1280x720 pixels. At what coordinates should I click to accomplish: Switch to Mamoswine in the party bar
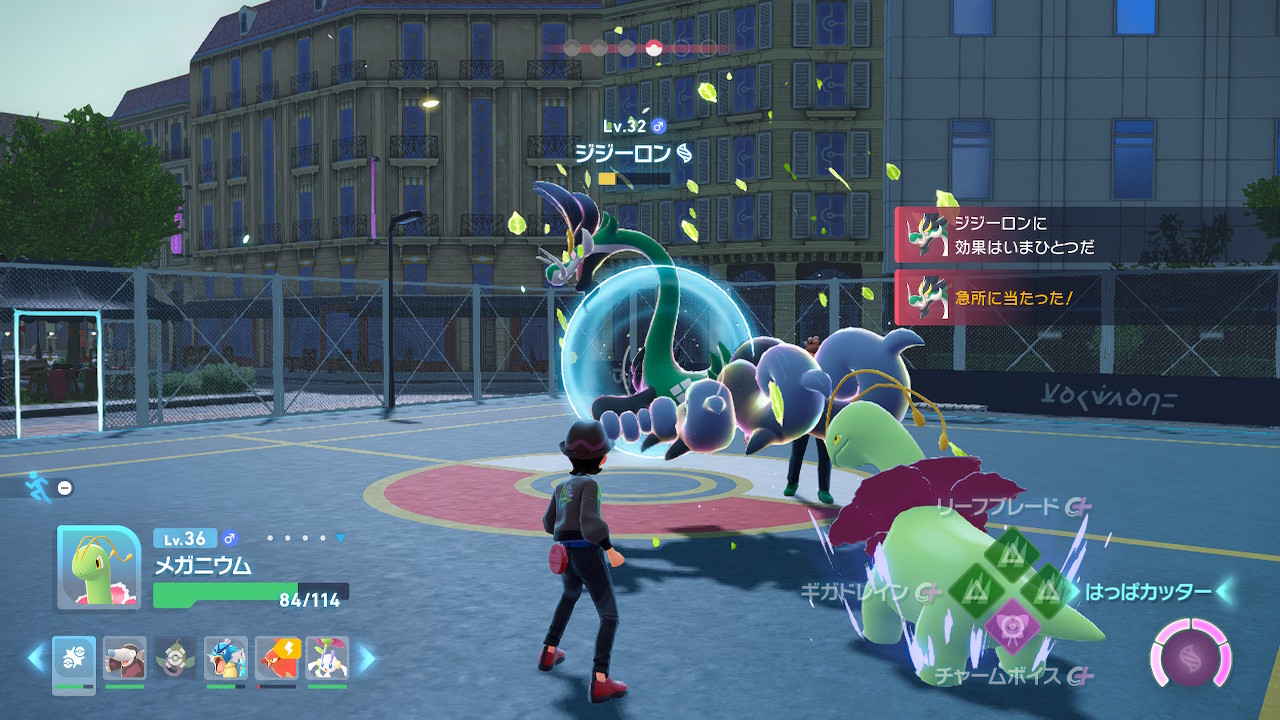tap(125, 660)
